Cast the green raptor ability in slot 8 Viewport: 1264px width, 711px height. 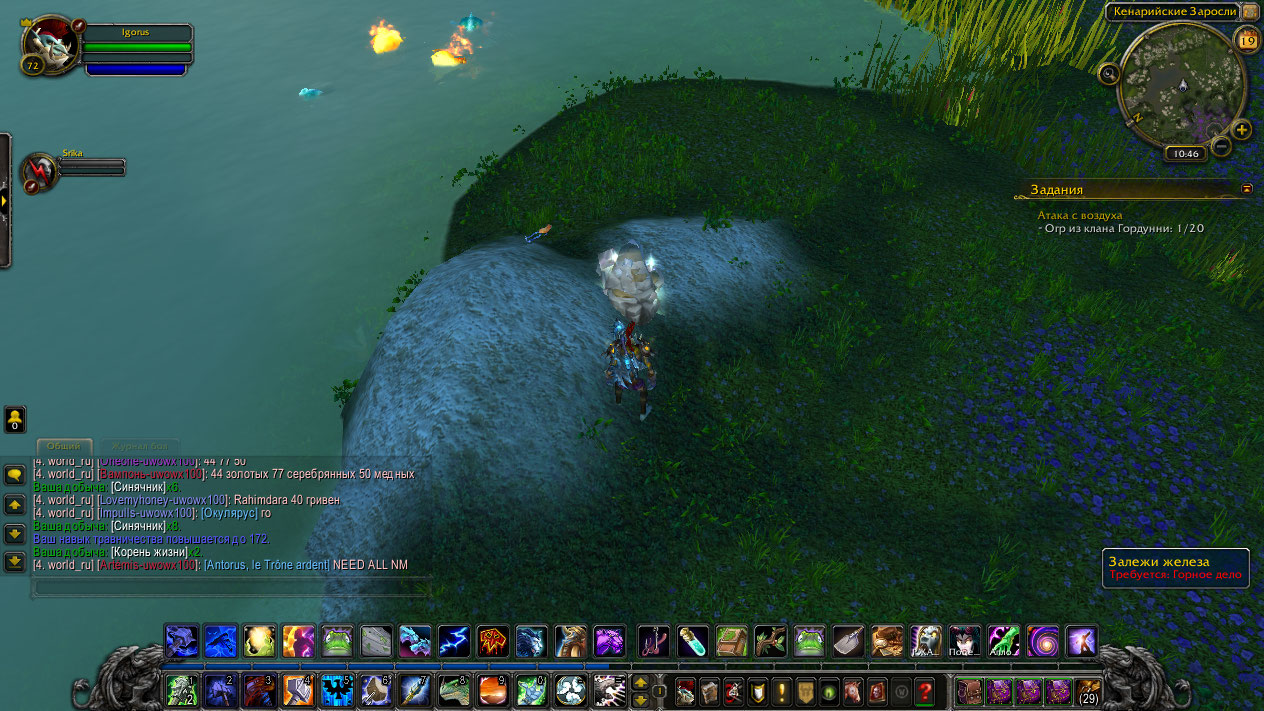click(454, 690)
